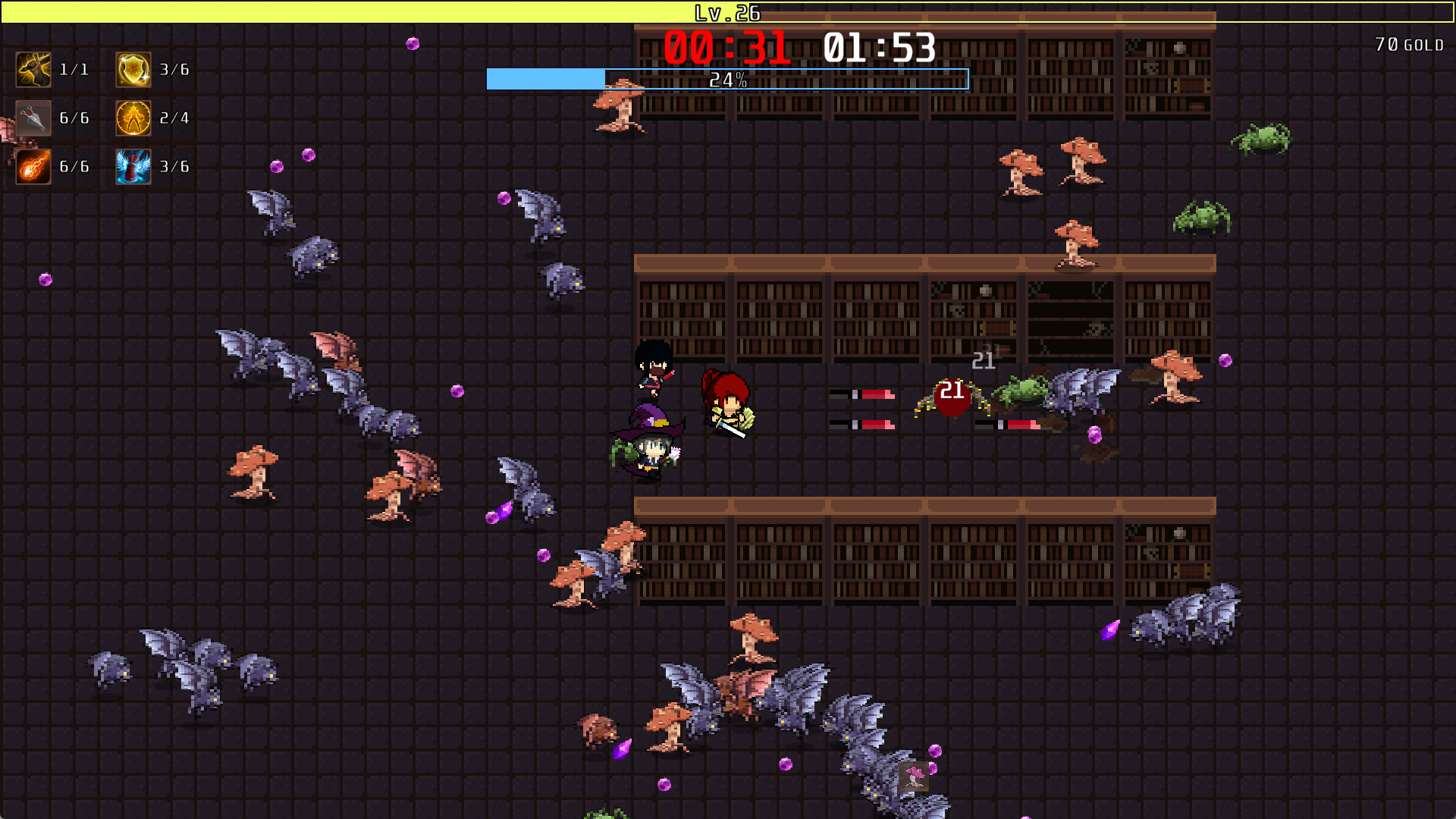This screenshot has height=819, width=1456.
Task: Click the 3/6 label beside the shield skill
Action: click(174, 68)
